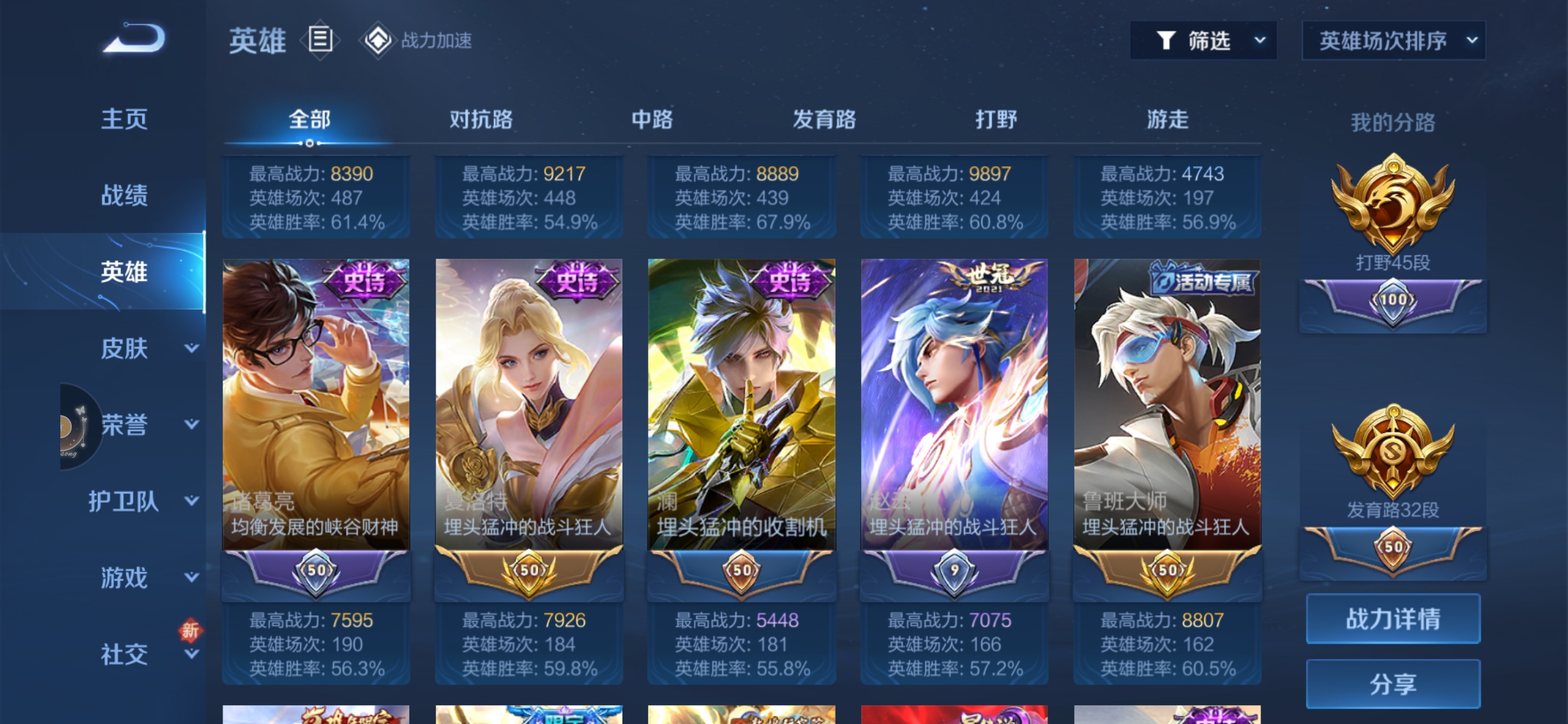The image size is (1568, 724).
Task: Switch to the 中路 mid lane tab
Action: click(x=652, y=120)
